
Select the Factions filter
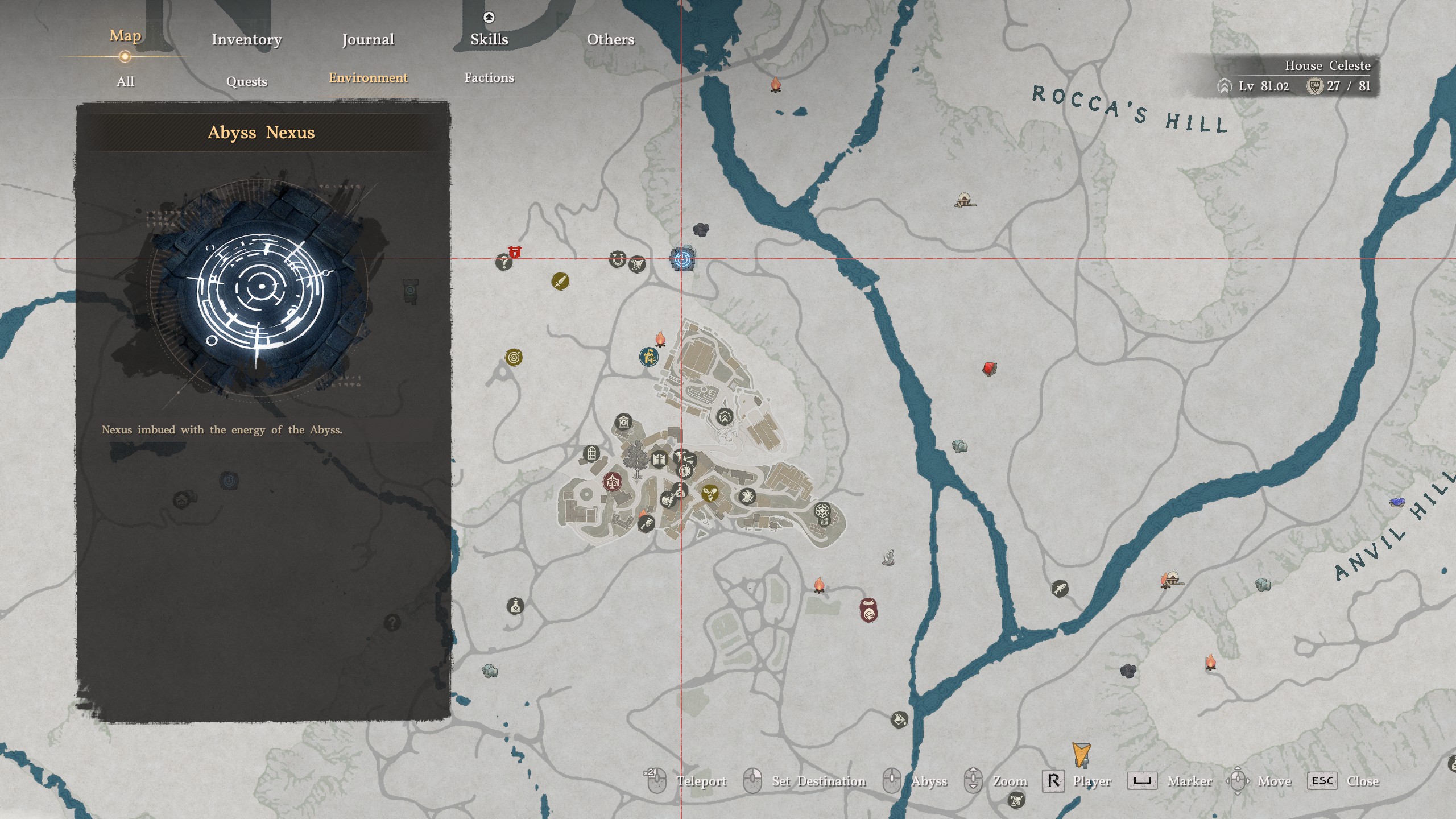click(x=491, y=78)
